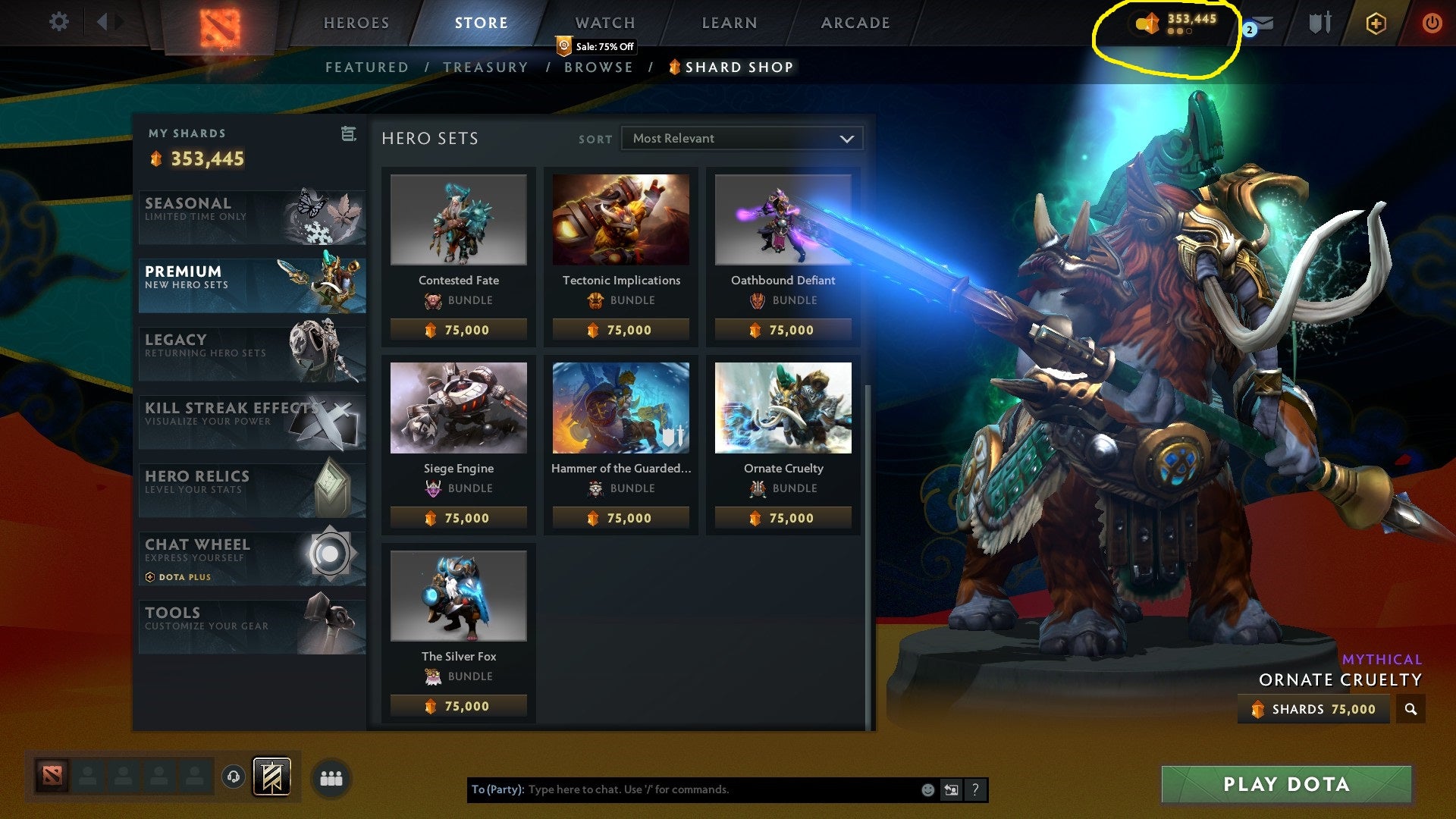This screenshot has height=819, width=1456.
Task: Click the party chat input field
Action: tap(682, 789)
